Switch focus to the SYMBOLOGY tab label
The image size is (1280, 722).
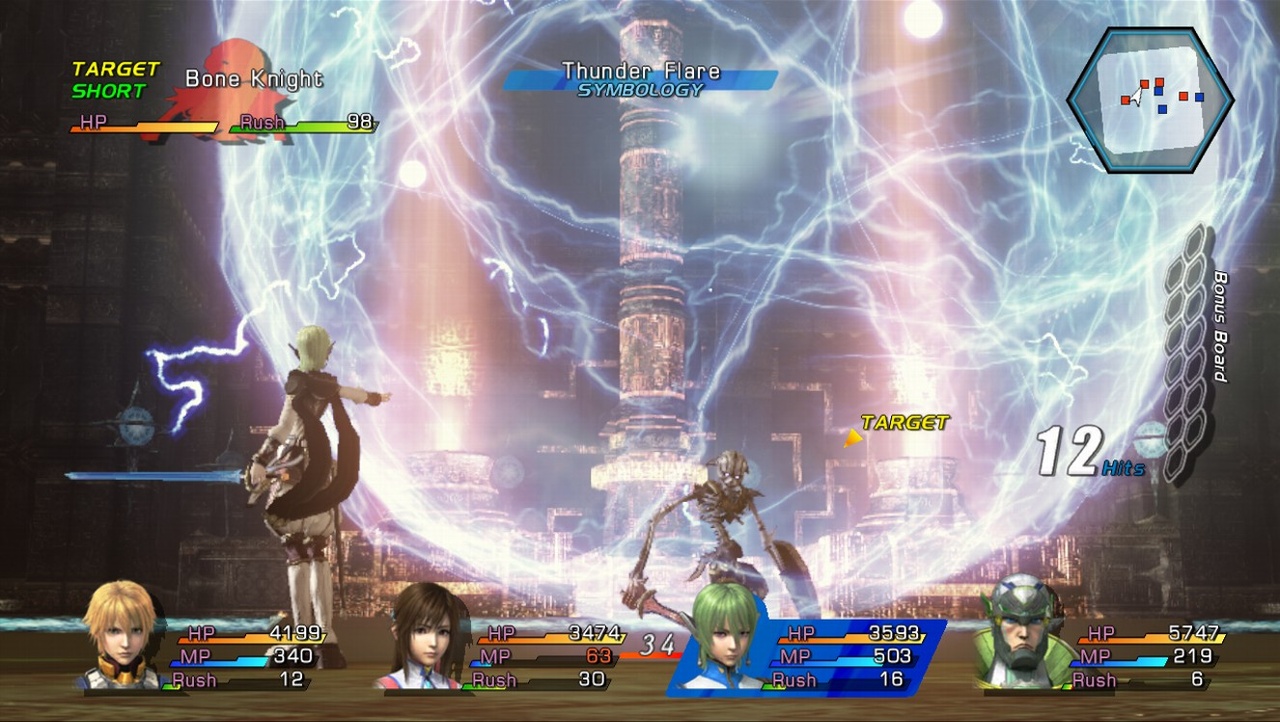(x=641, y=87)
